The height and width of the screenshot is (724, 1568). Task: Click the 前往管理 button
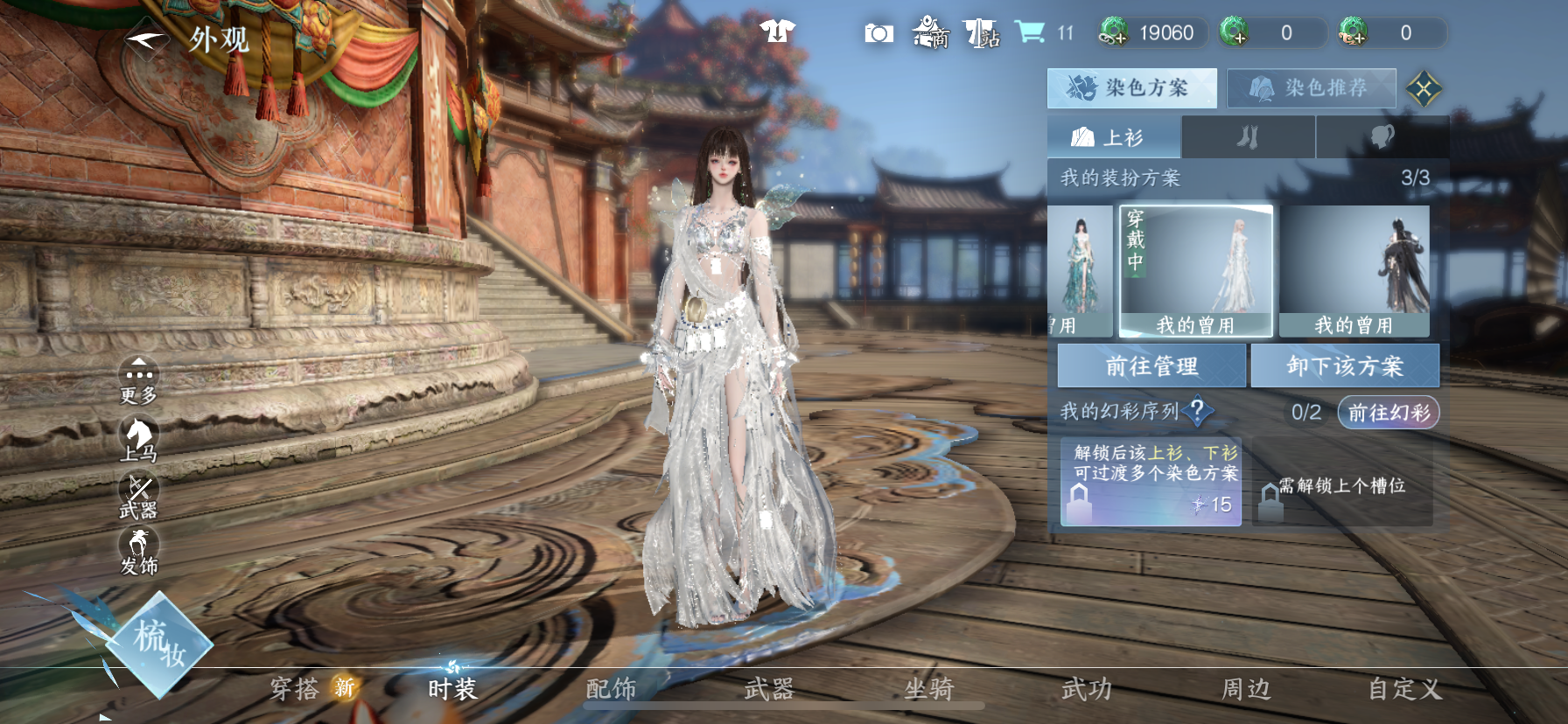click(1151, 365)
